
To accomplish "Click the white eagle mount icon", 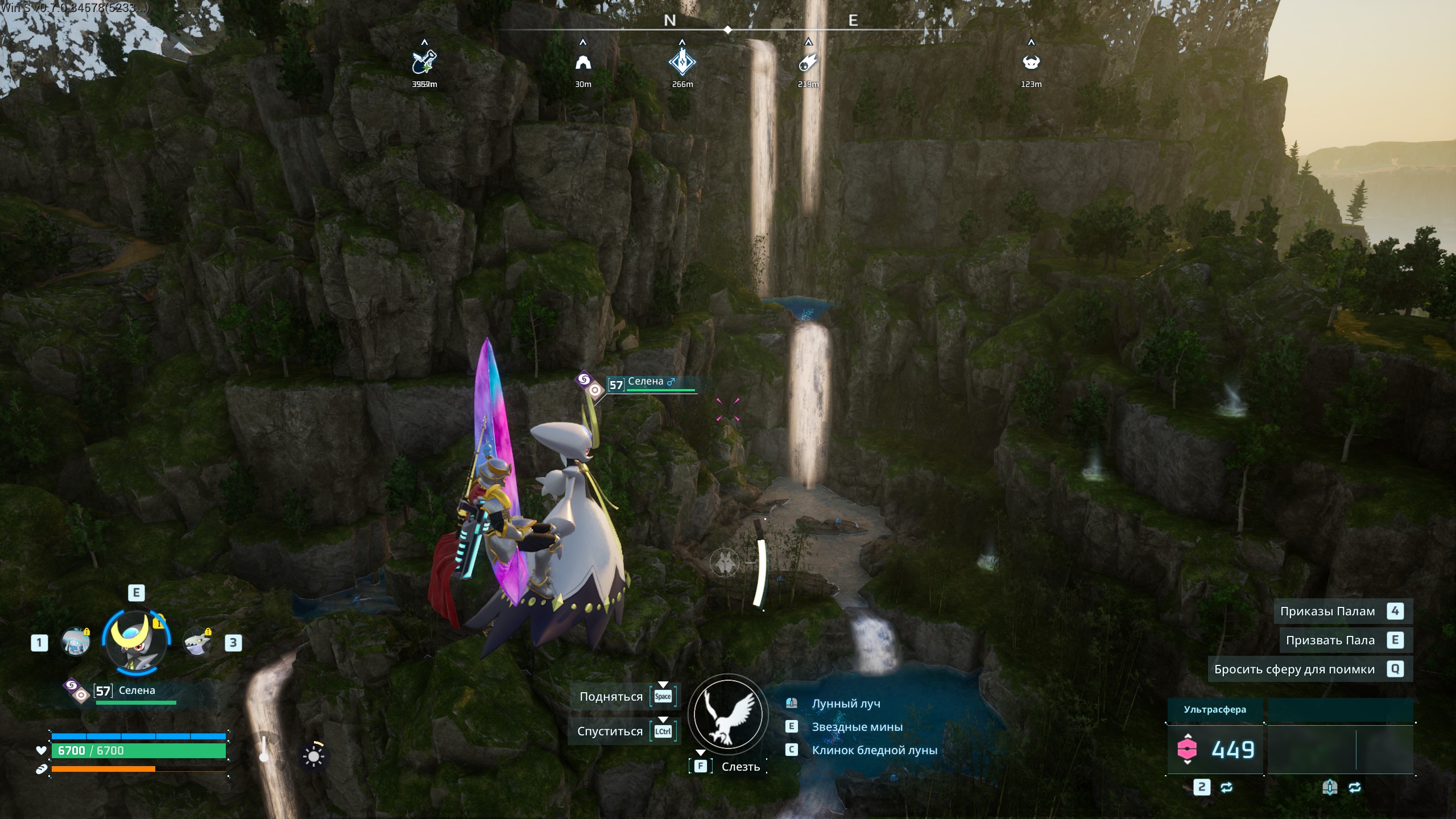I will coord(727,714).
